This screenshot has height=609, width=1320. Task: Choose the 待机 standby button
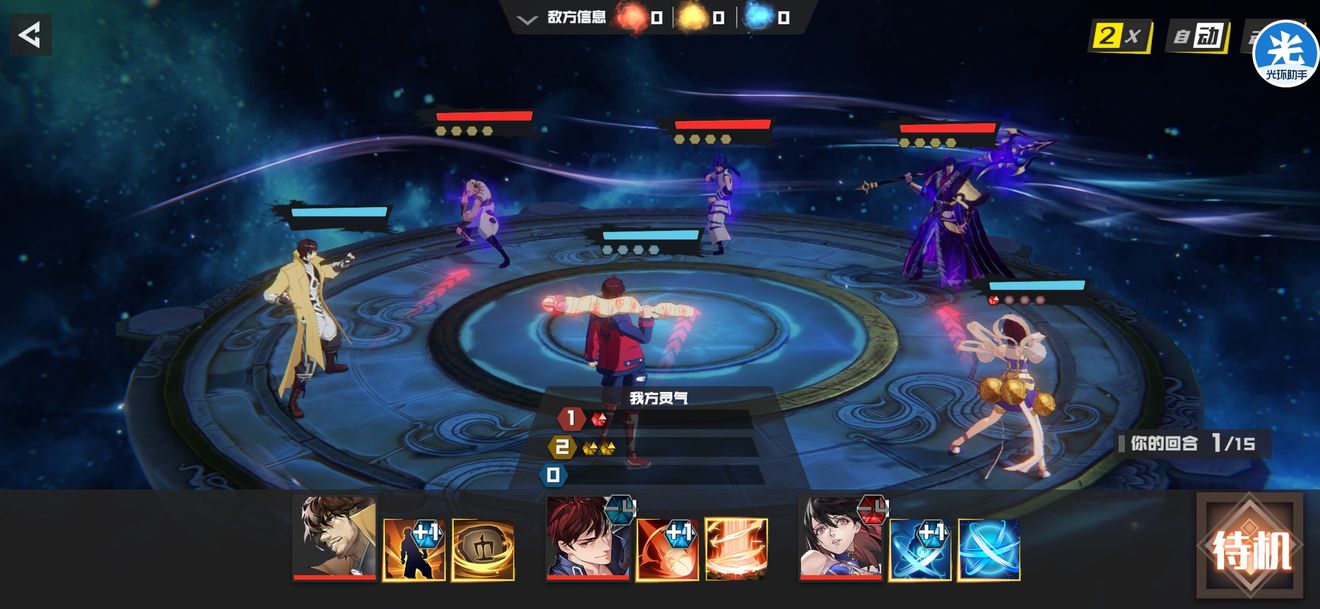[1250, 548]
